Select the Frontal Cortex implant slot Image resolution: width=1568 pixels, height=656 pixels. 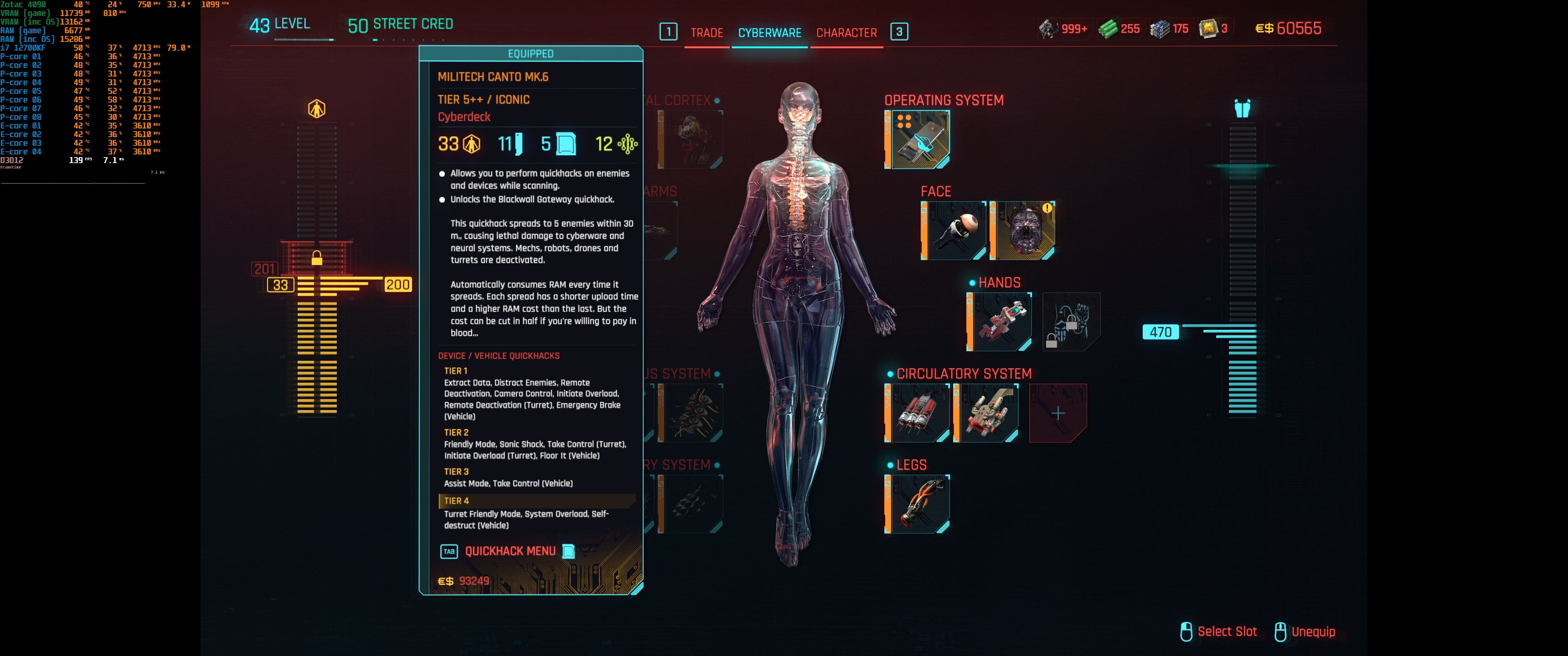pyautogui.click(x=693, y=139)
